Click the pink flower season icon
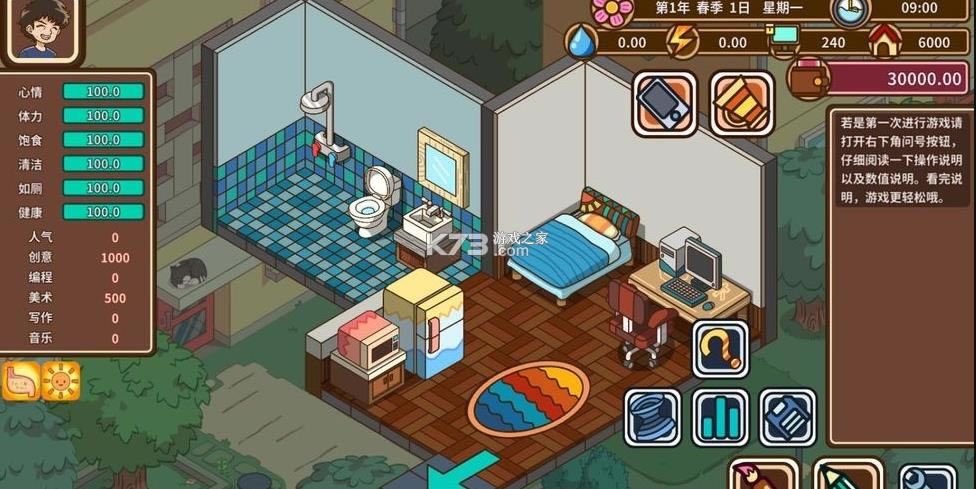The image size is (976, 489). pyautogui.click(x=612, y=10)
